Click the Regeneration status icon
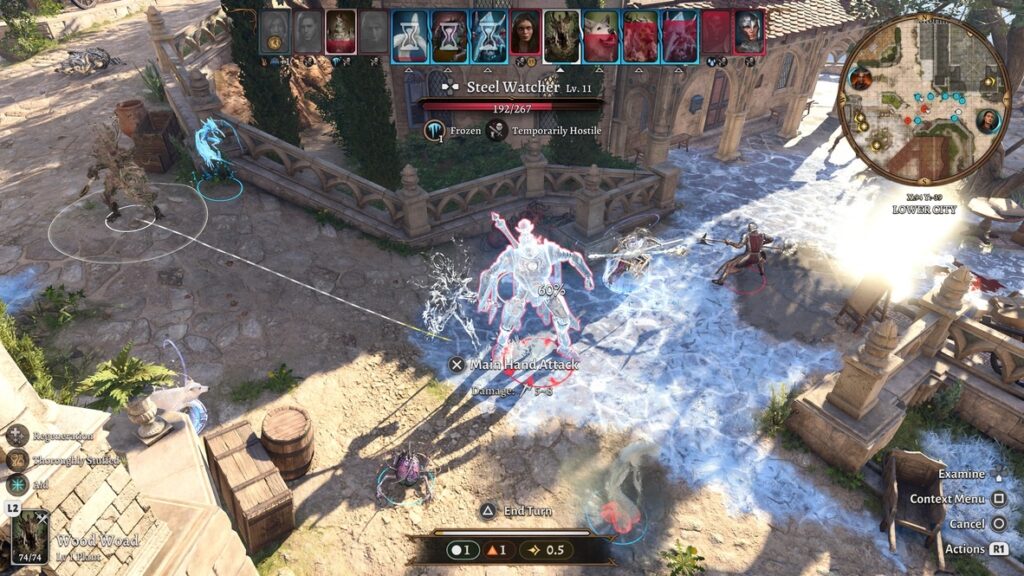 click(x=17, y=435)
